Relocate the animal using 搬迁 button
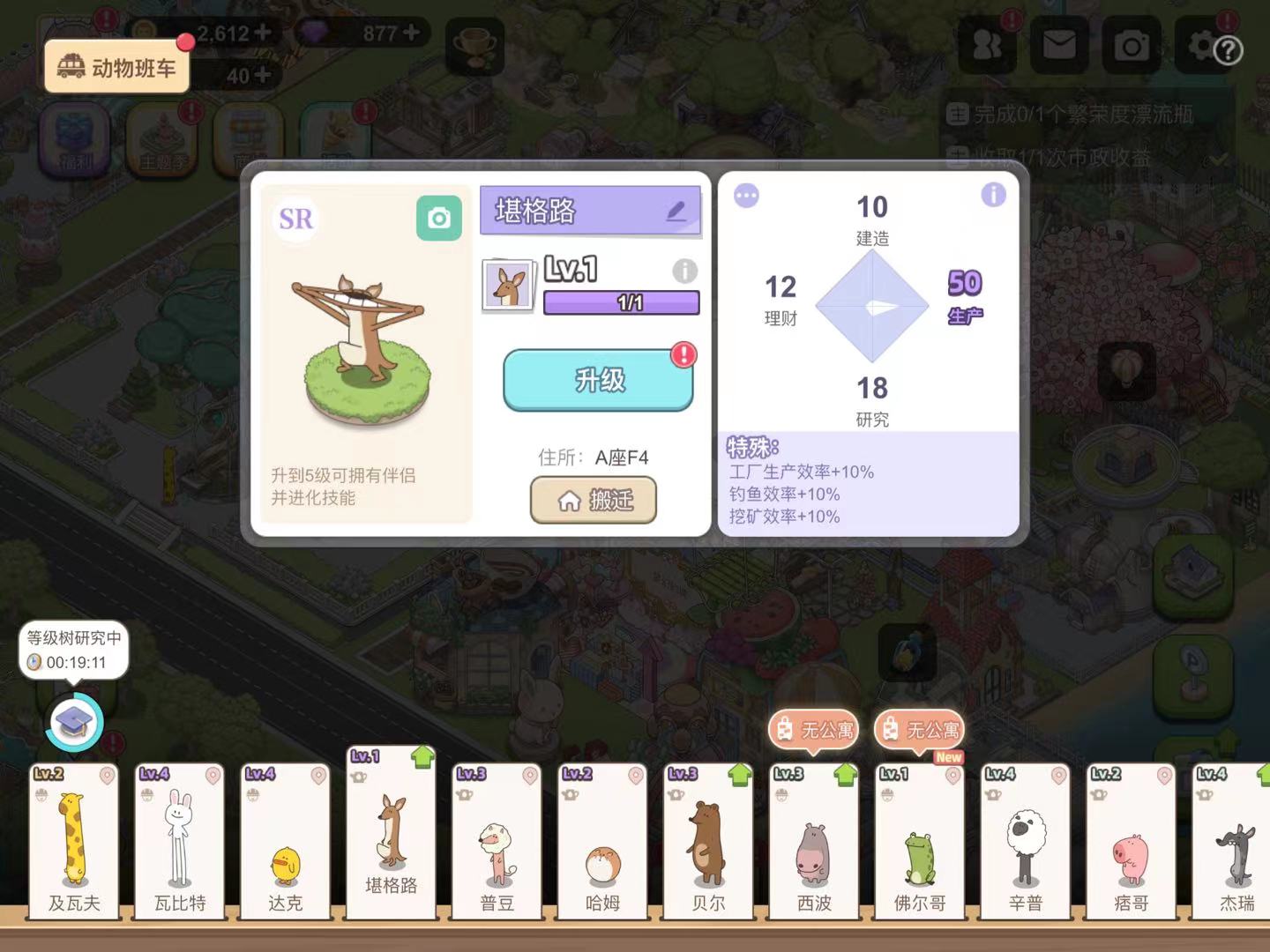 coord(594,500)
